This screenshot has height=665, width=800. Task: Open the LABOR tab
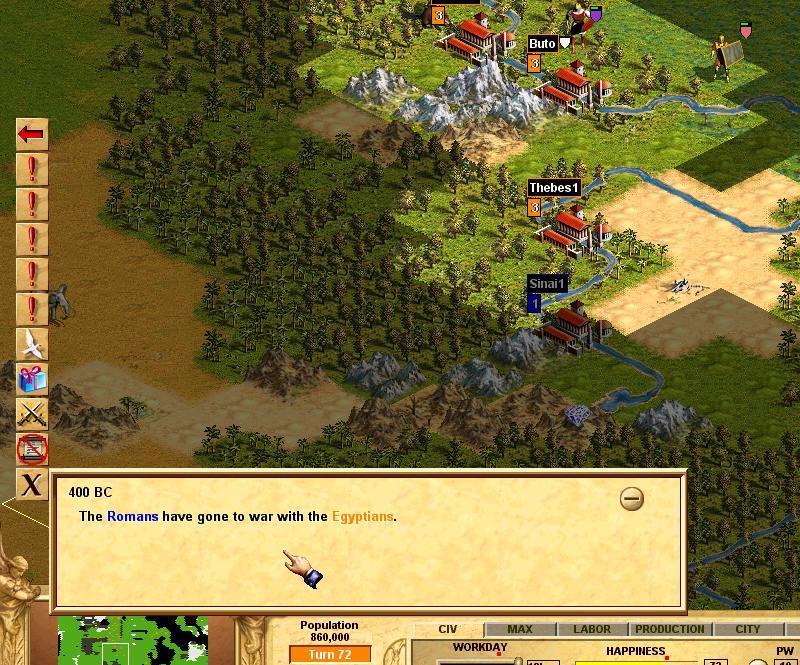point(591,629)
